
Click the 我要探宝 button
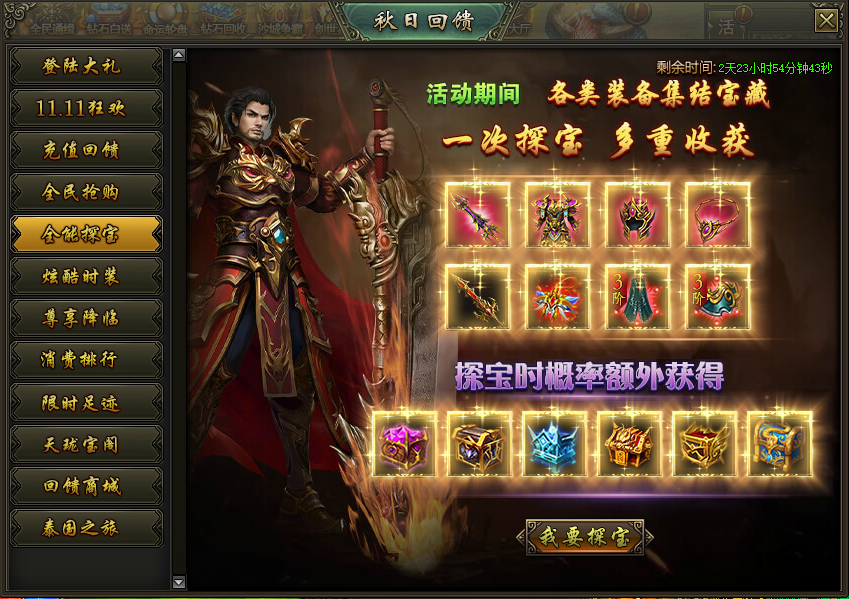pyautogui.click(x=585, y=537)
